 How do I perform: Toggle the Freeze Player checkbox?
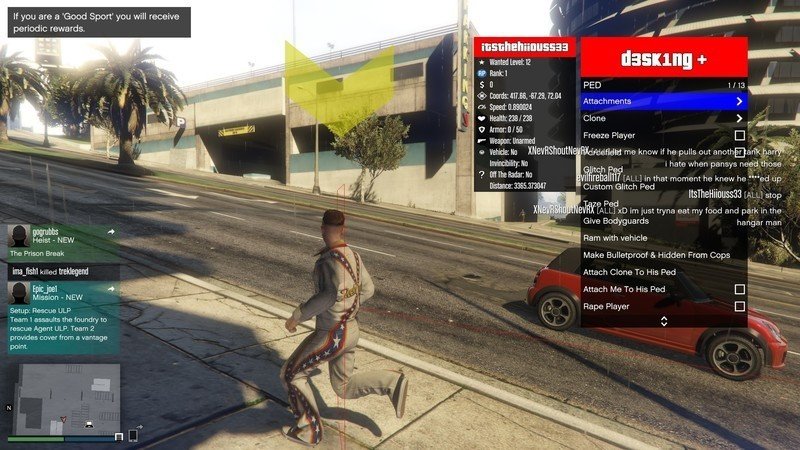pyautogui.click(x=739, y=135)
